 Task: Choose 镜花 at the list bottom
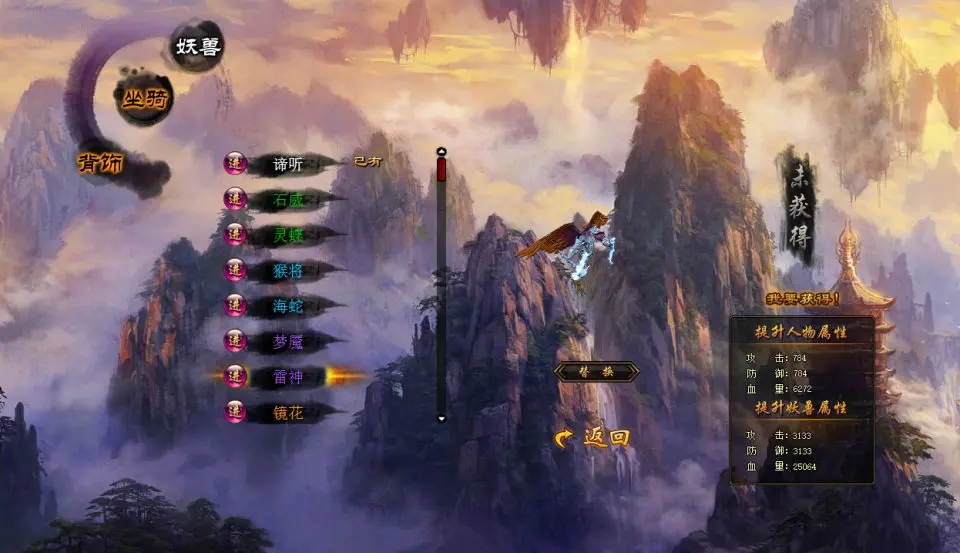288,411
